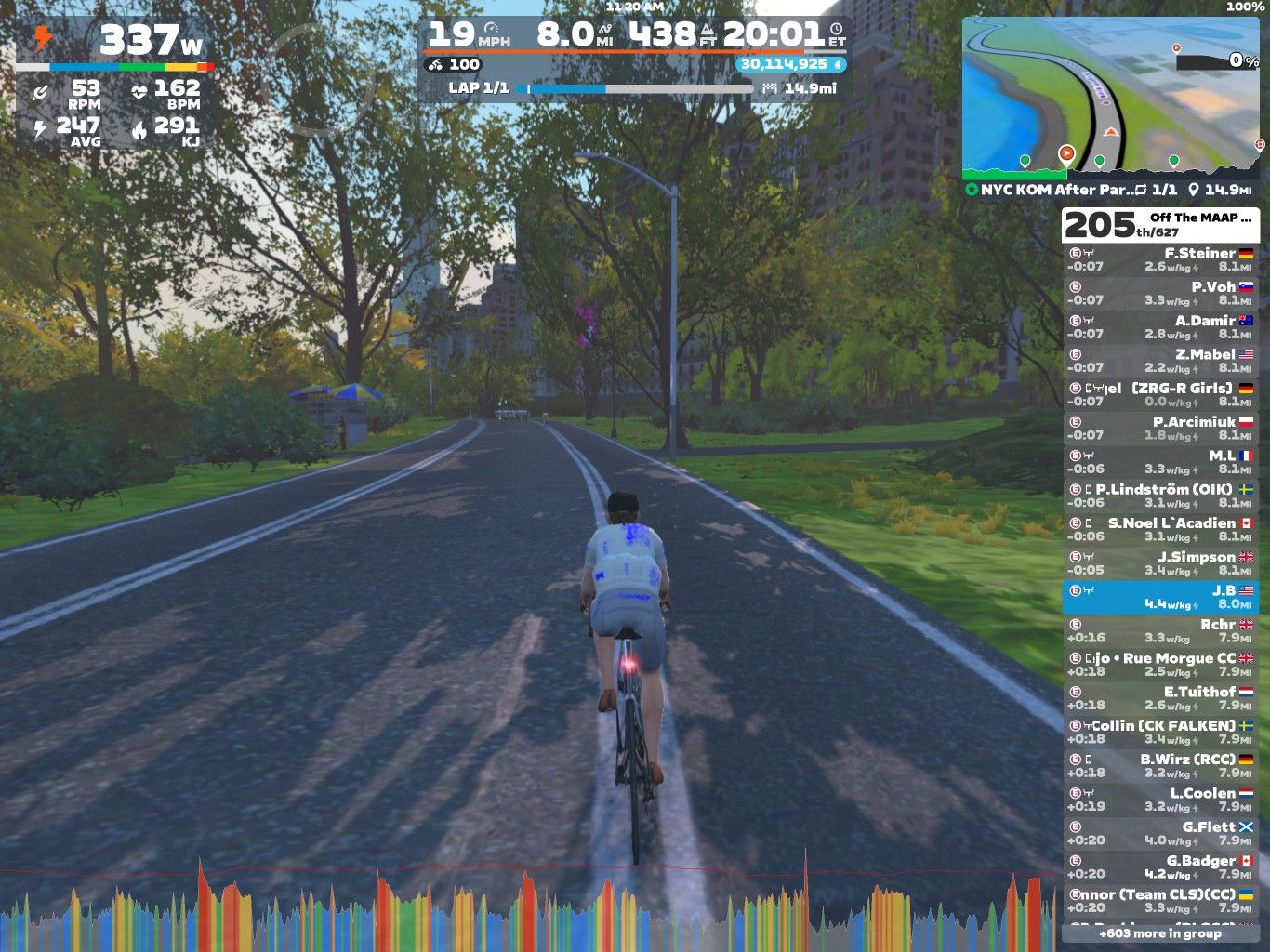Click the elevation mountain icon beside 438 FT

click(707, 32)
